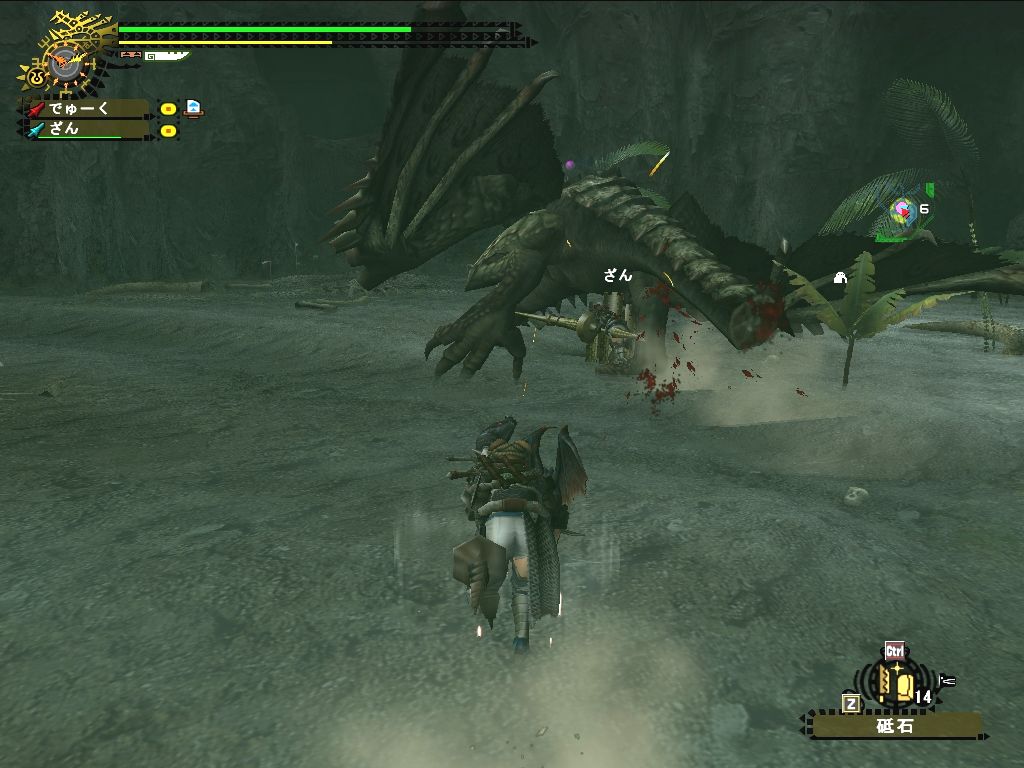Click the 砥石 item name bar
The image size is (1024, 768).
click(896, 727)
